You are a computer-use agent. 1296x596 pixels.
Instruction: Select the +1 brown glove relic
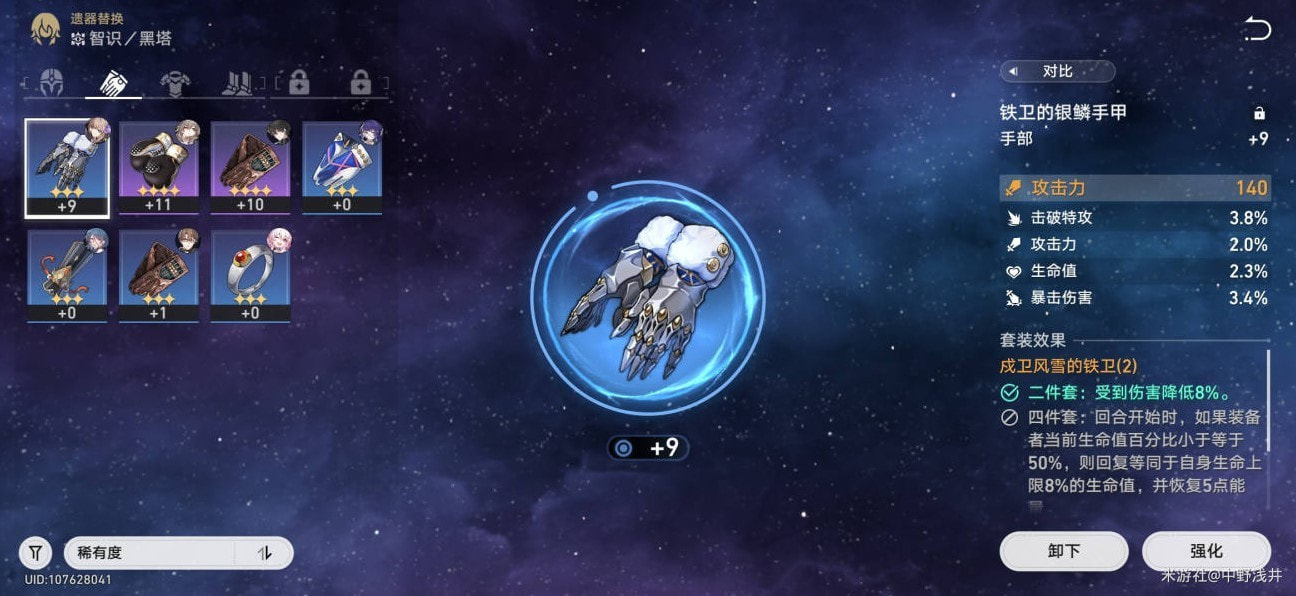tap(159, 276)
